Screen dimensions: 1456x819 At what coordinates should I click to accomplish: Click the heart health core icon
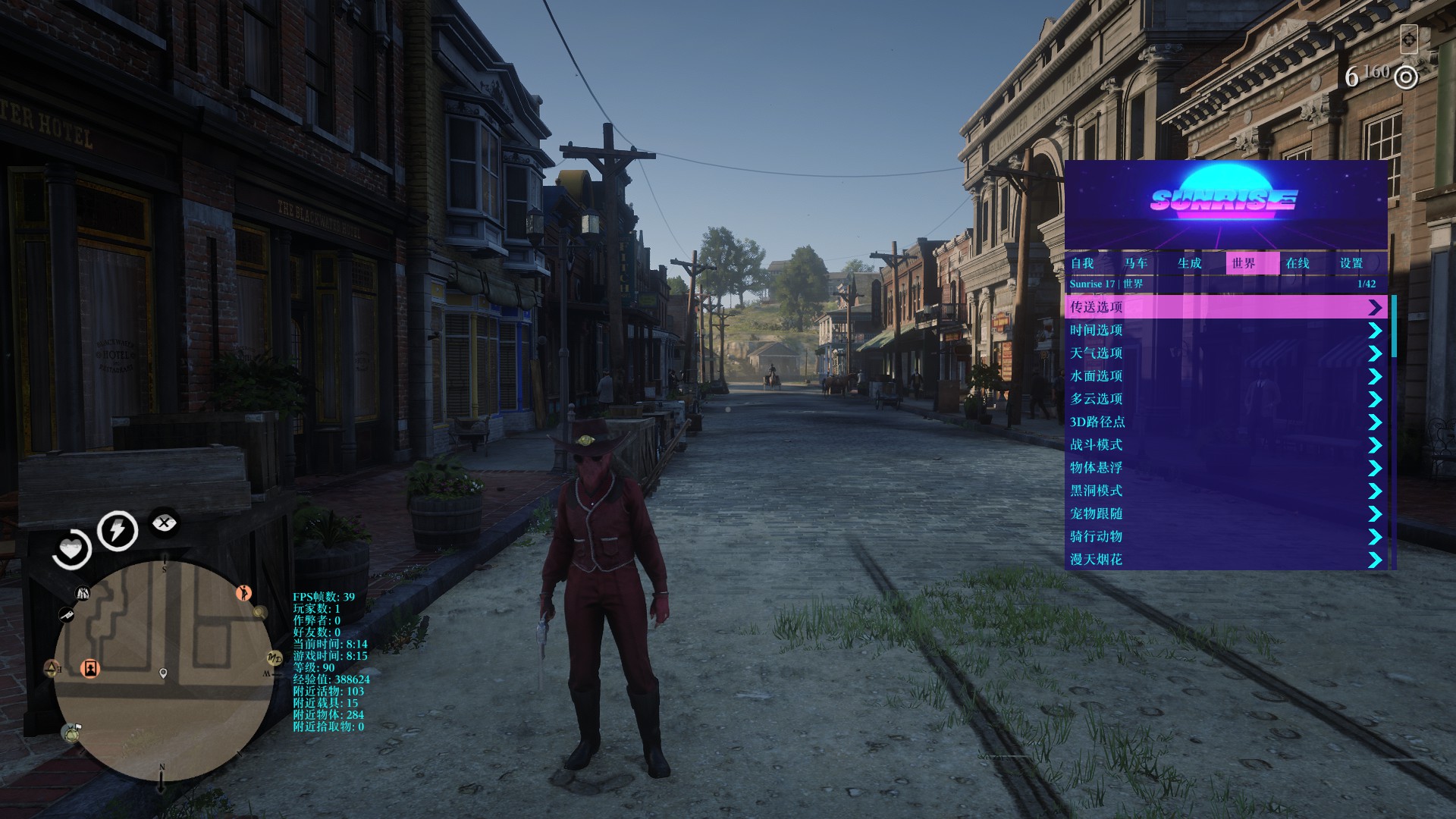72,548
